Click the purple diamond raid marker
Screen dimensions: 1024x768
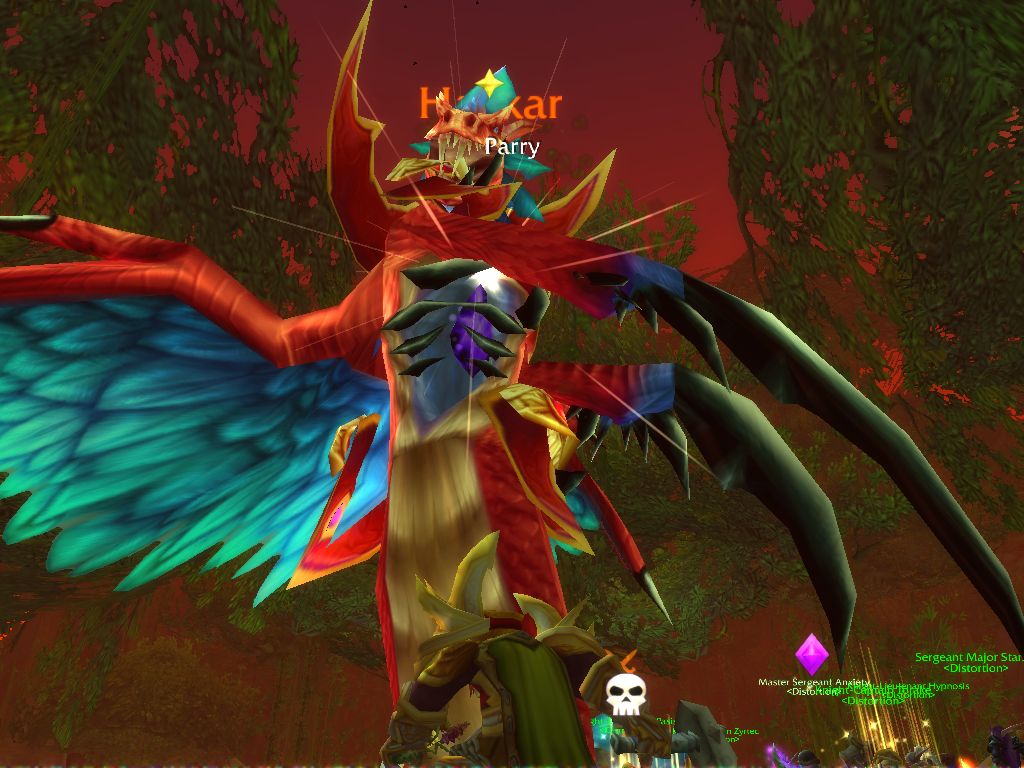812,654
